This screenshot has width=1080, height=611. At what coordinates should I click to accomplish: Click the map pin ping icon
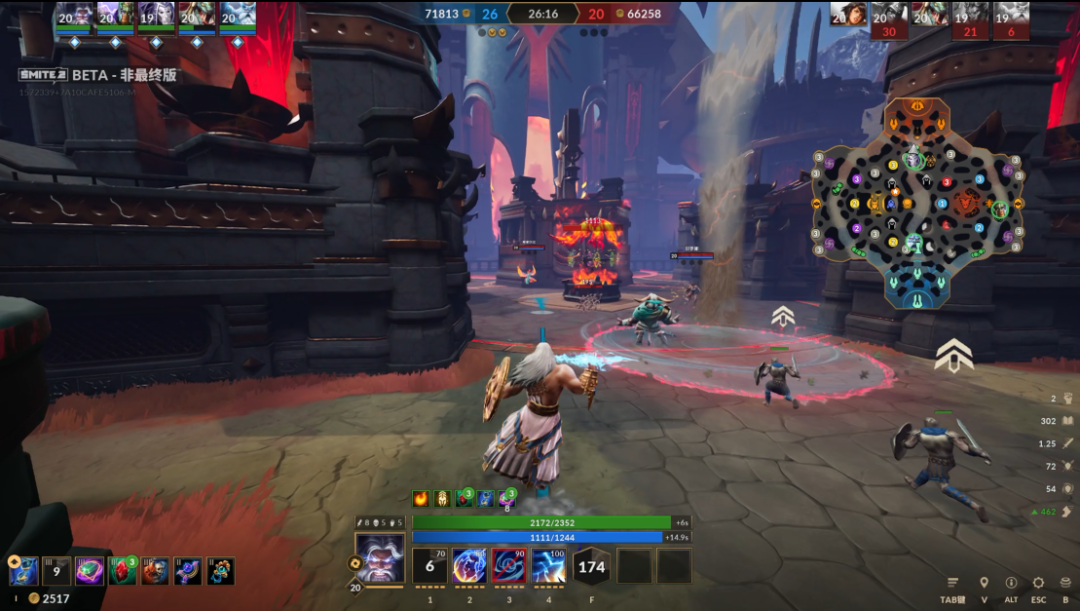point(983,583)
